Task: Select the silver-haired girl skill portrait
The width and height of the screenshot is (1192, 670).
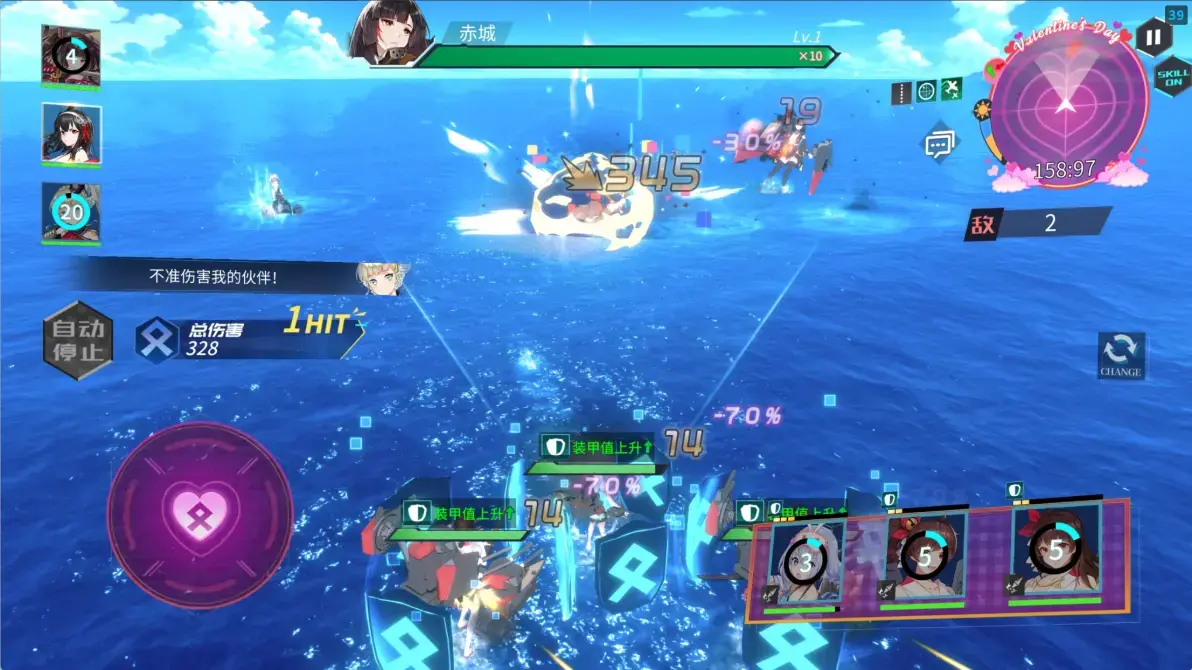Action: coord(806,558)
